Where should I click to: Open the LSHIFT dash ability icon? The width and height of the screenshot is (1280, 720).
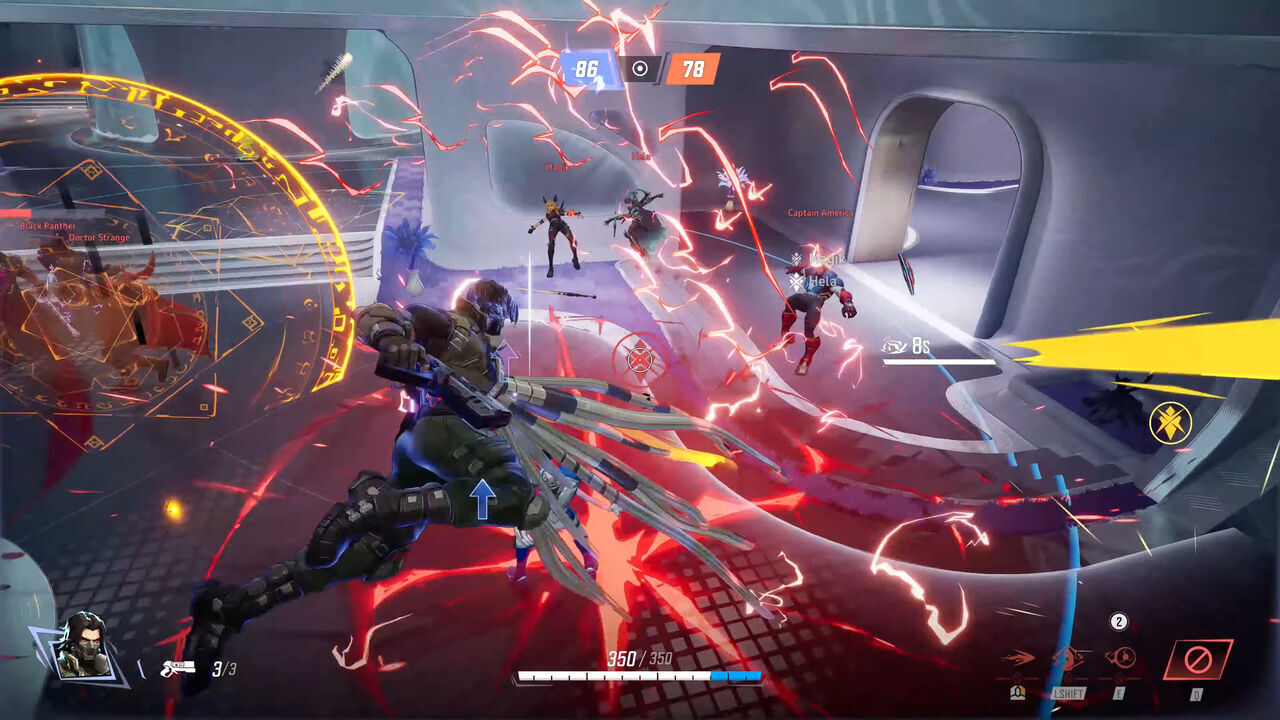click(1068, 658)
